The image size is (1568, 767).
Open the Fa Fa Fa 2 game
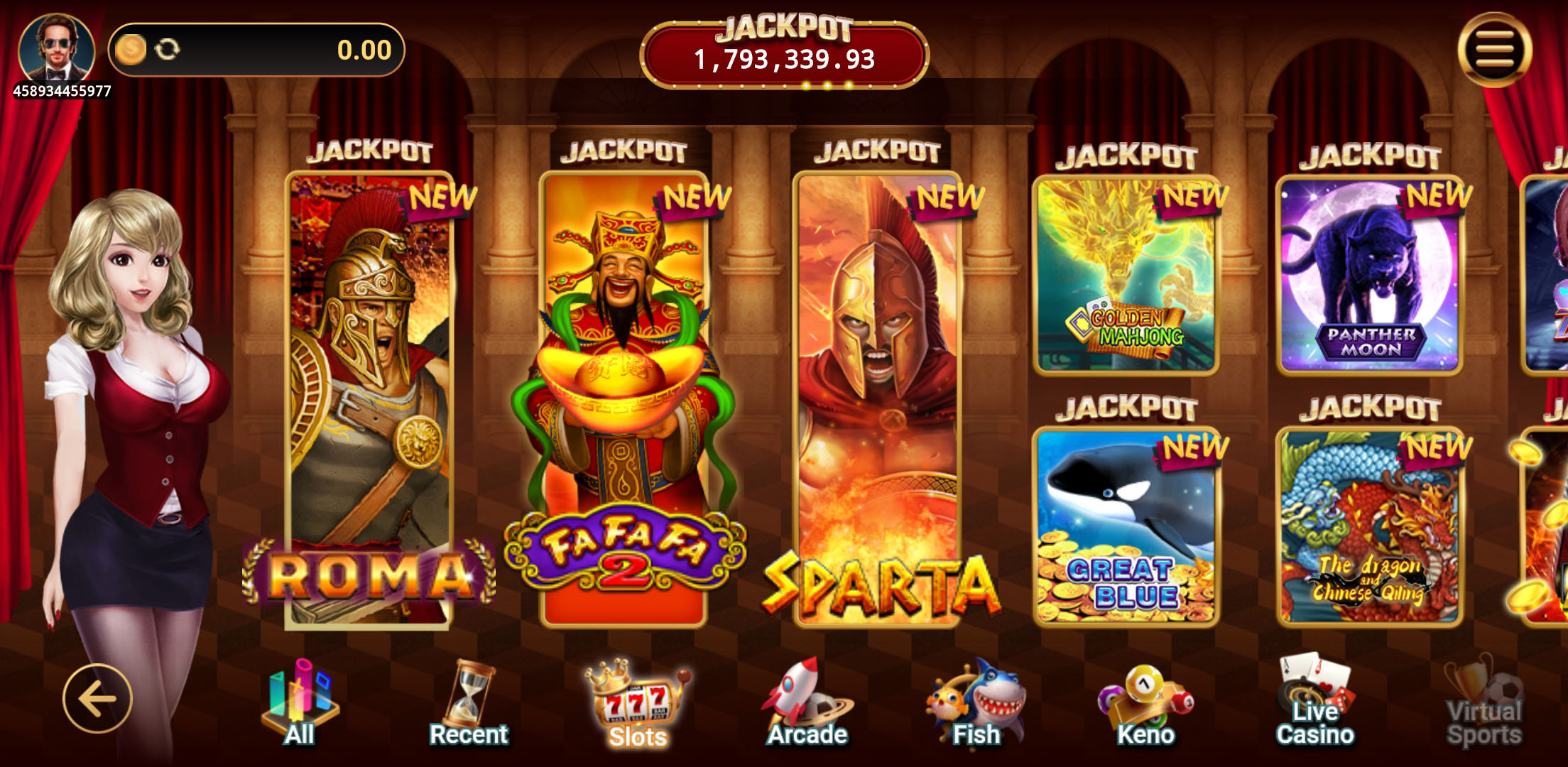[x=624, y=398]
